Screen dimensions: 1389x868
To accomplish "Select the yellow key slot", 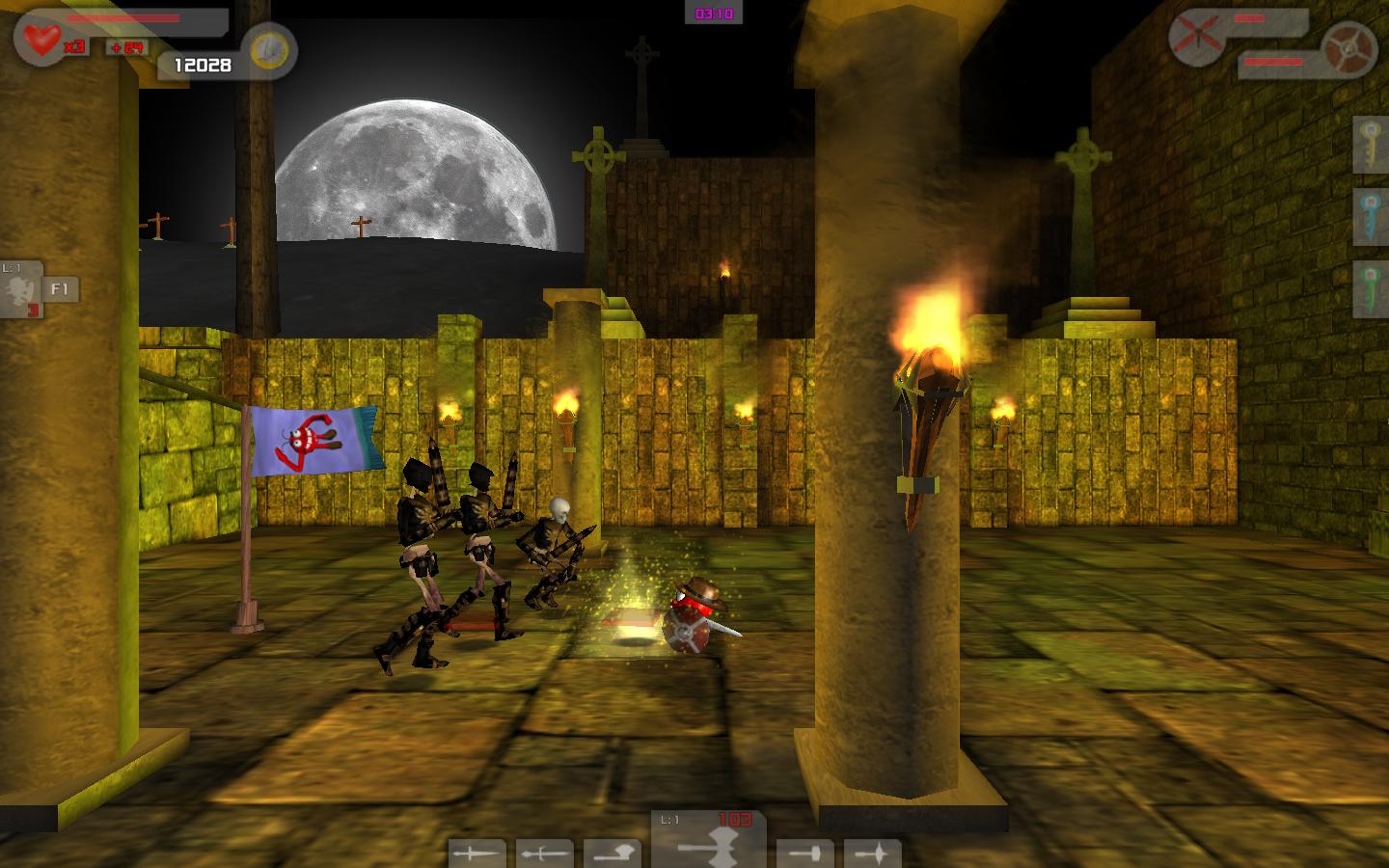I will click(x=1371, y=144).
